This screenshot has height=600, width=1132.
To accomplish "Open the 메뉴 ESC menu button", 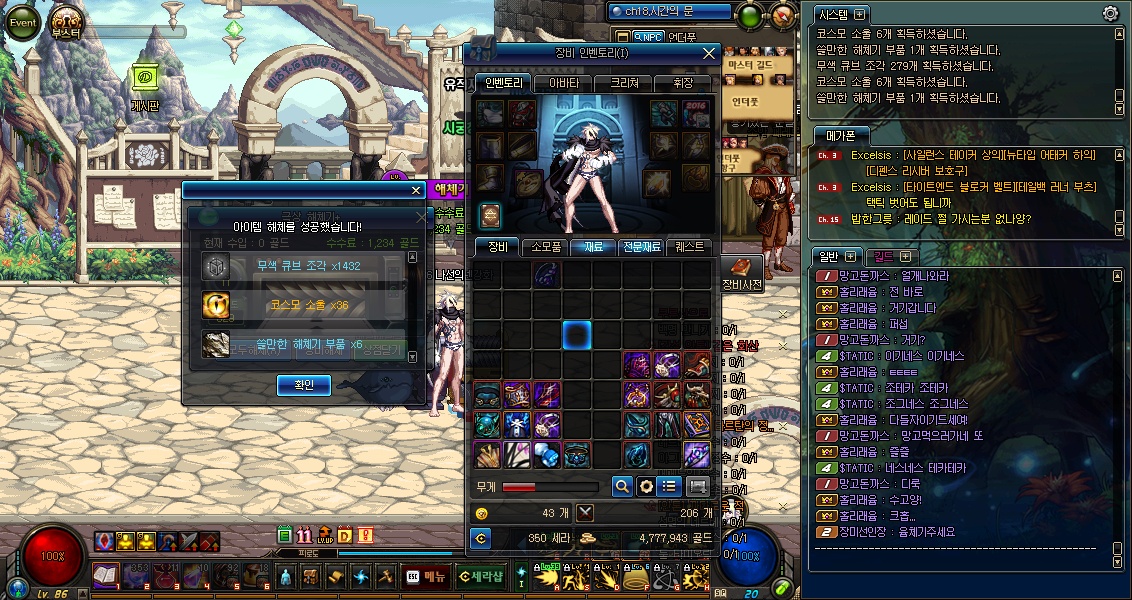I will (x=425, y=577).
